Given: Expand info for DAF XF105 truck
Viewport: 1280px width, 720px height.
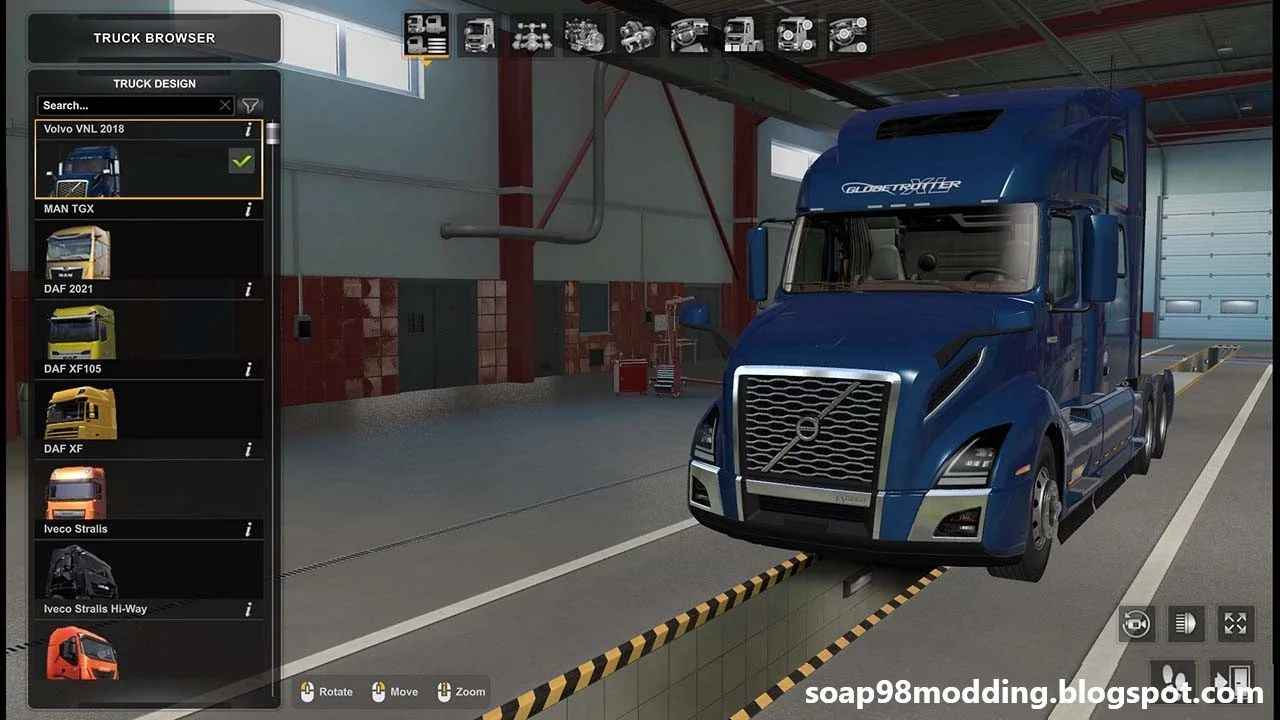Looking at the screenshot, I should pos(247,369).
